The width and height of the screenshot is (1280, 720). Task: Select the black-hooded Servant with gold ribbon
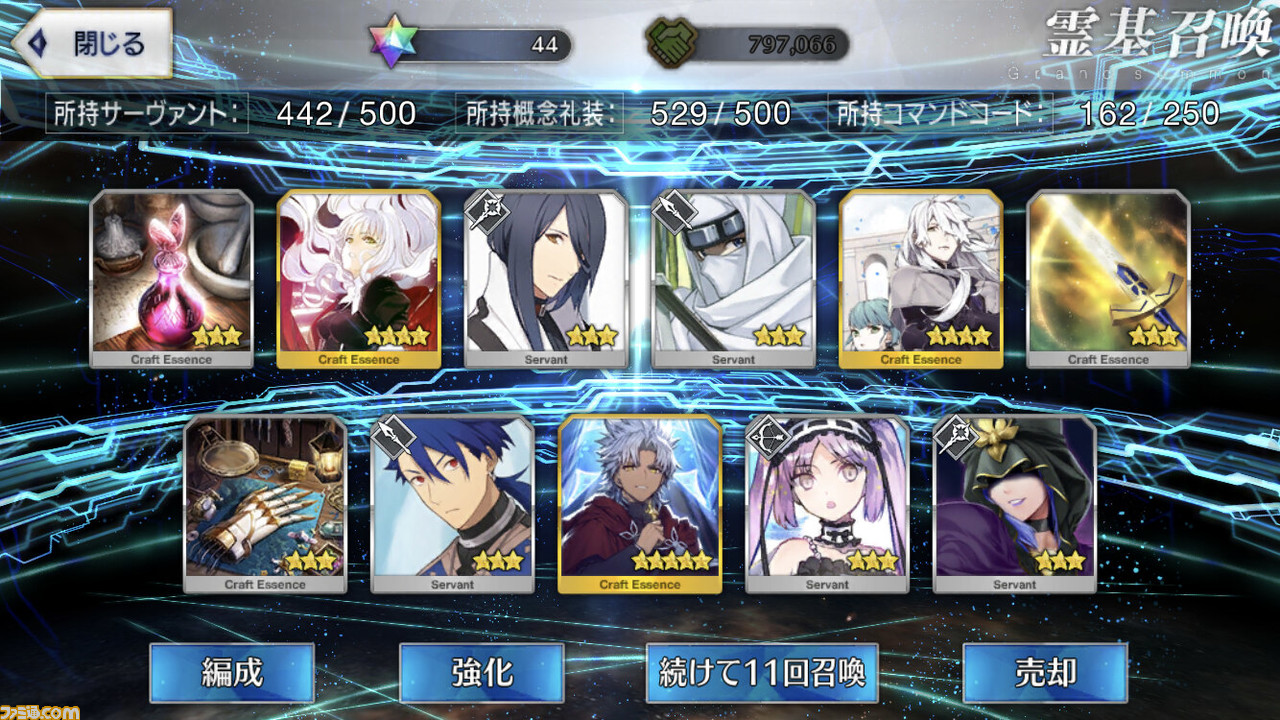(x=1014, y=503)
